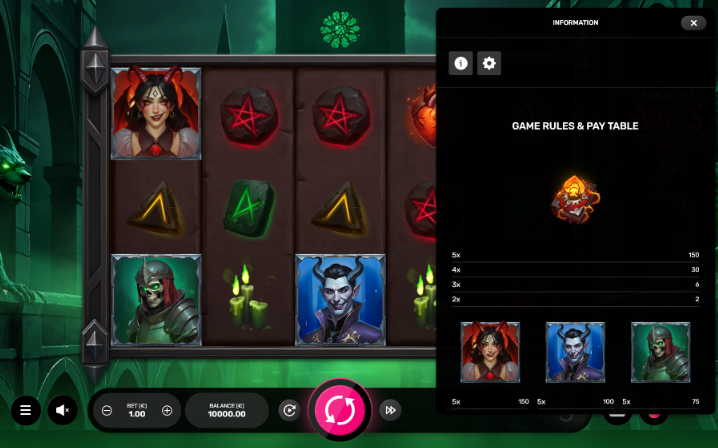Viewport: 718px width, 448px height.
Task: Open the gear settings tab
Action: click(x=488, y=63)
